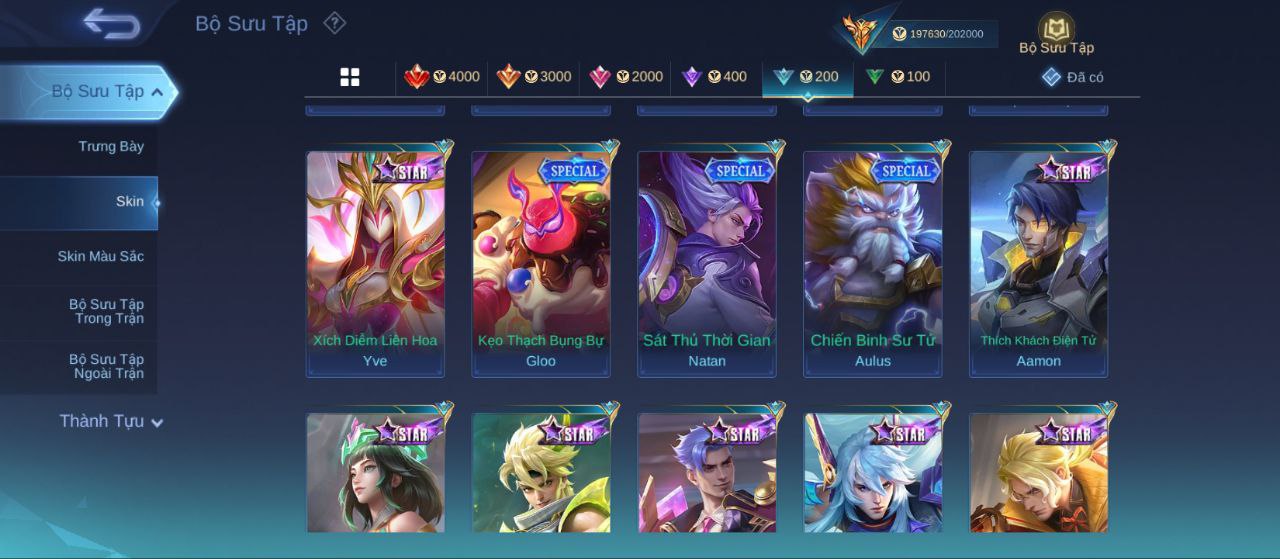Open Bộ Sưu Tập Ngoài Trận
1280x559 pixels.
click(x=106, y=367)
